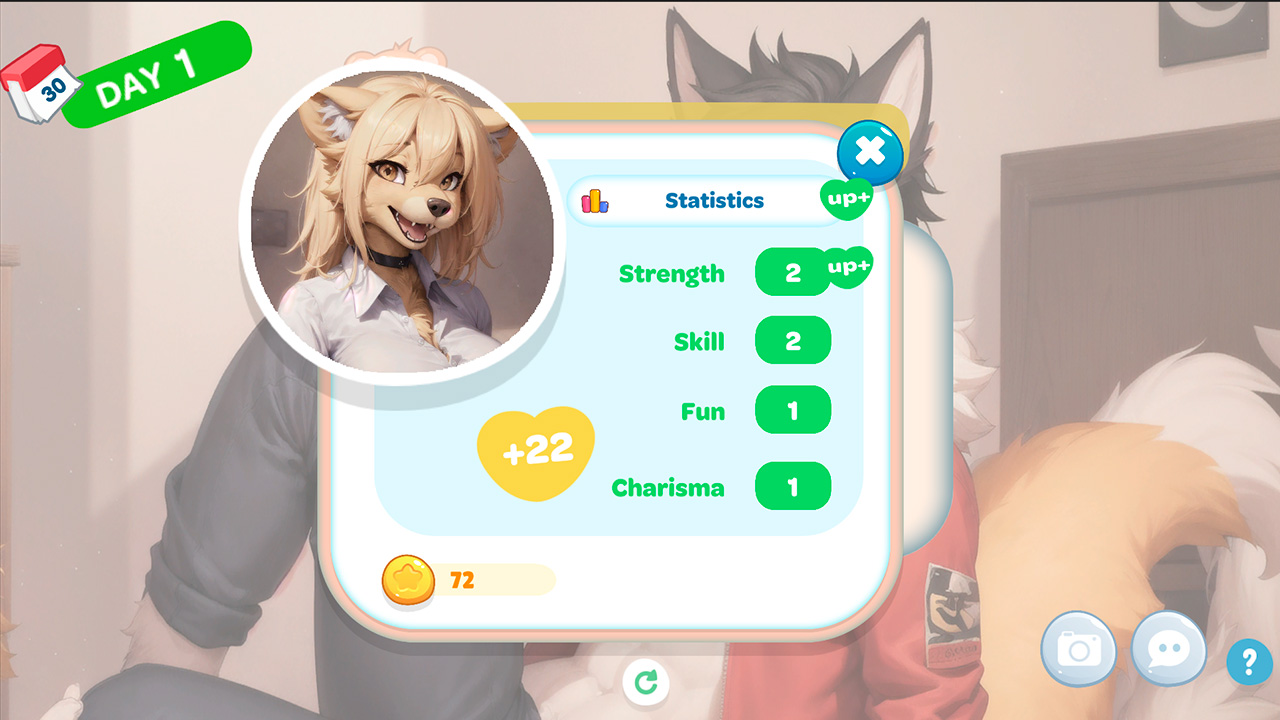This screenshot has width=1280, height=720.
Task: Close the Statistics panel with the X
Action: point(869,152)
